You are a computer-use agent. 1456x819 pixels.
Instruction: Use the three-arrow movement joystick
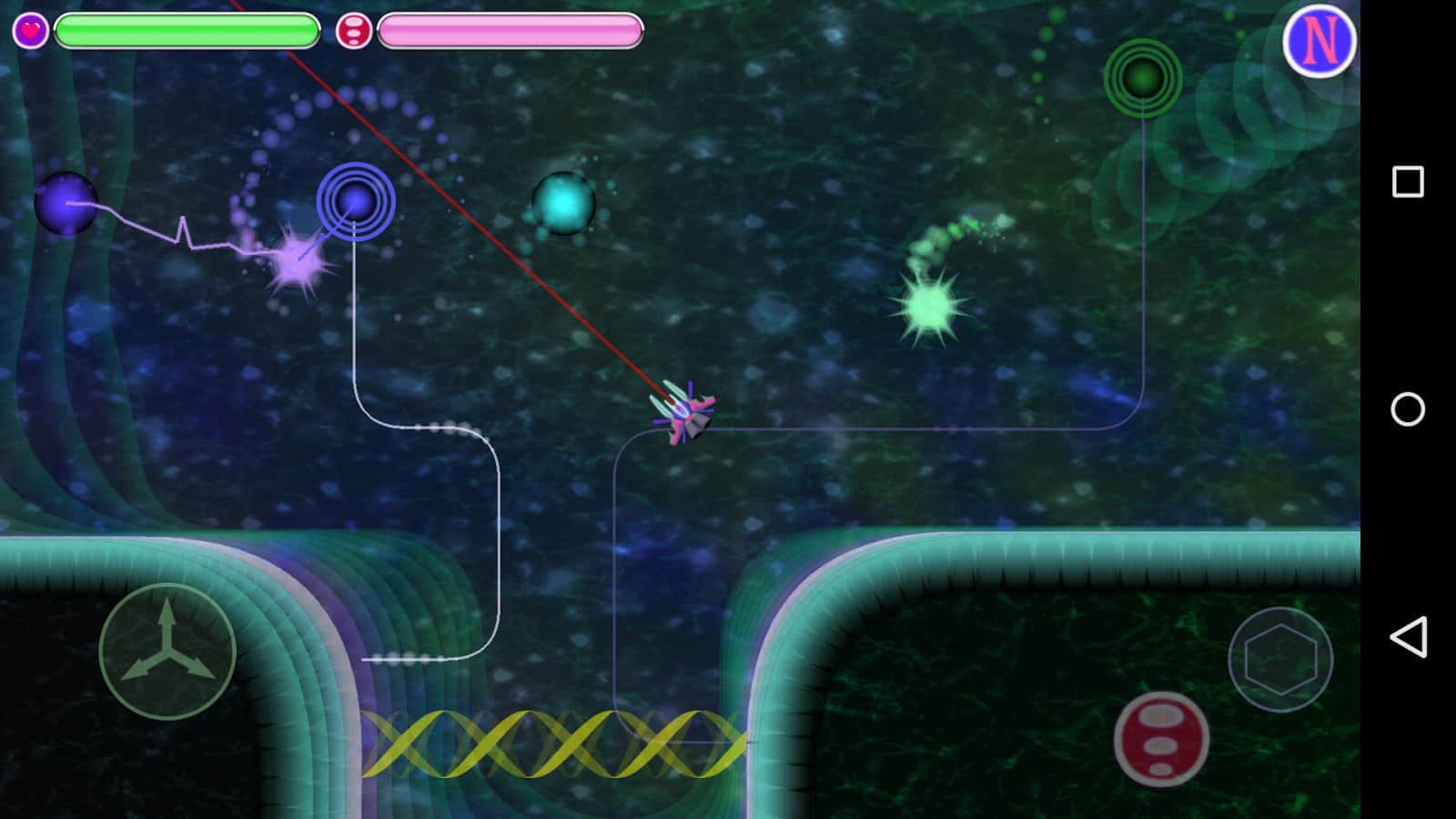pyautogui.click(x=167, y=651)
